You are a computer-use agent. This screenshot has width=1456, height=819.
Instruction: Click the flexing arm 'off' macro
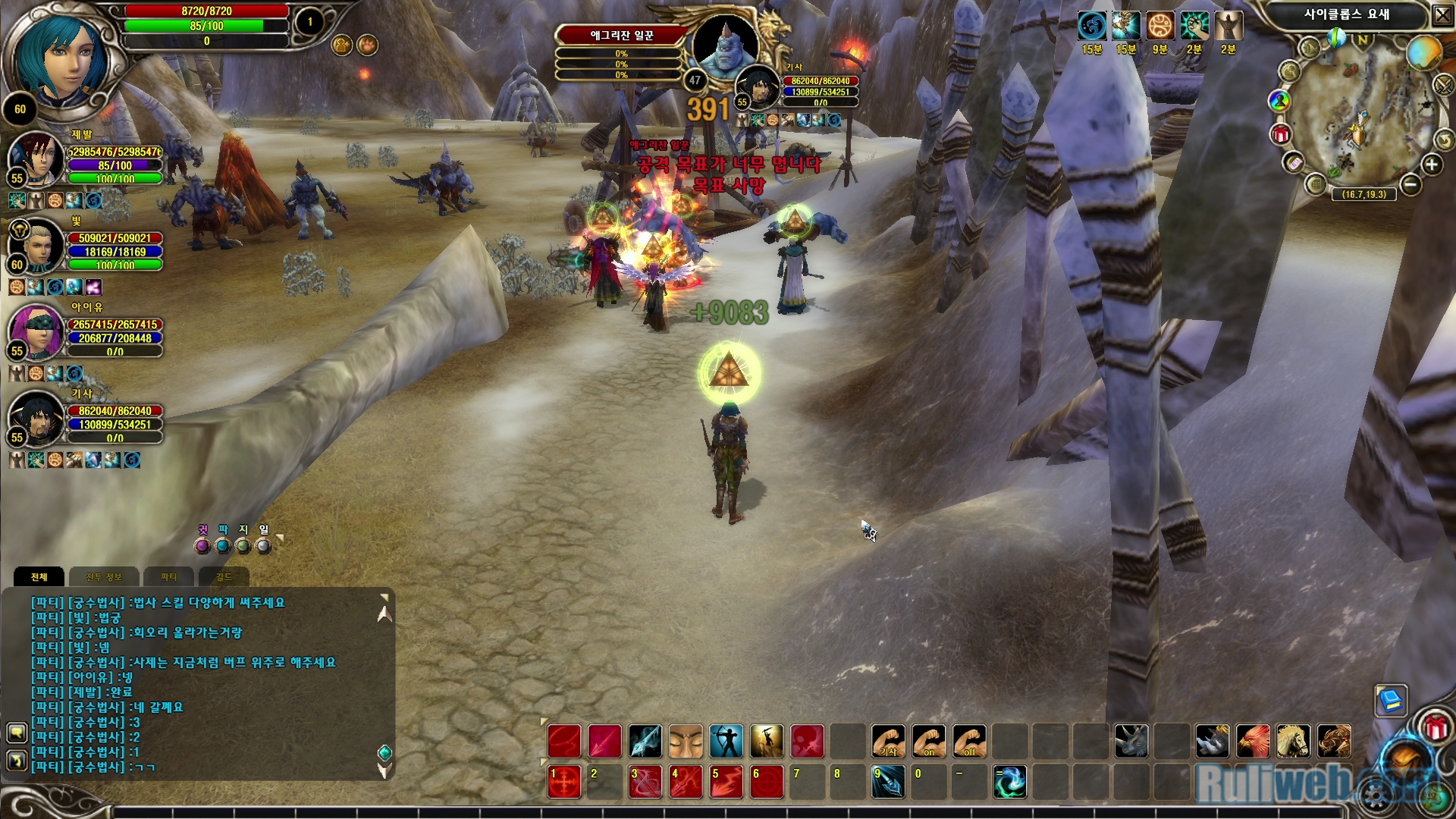click(x=970, y=741)
